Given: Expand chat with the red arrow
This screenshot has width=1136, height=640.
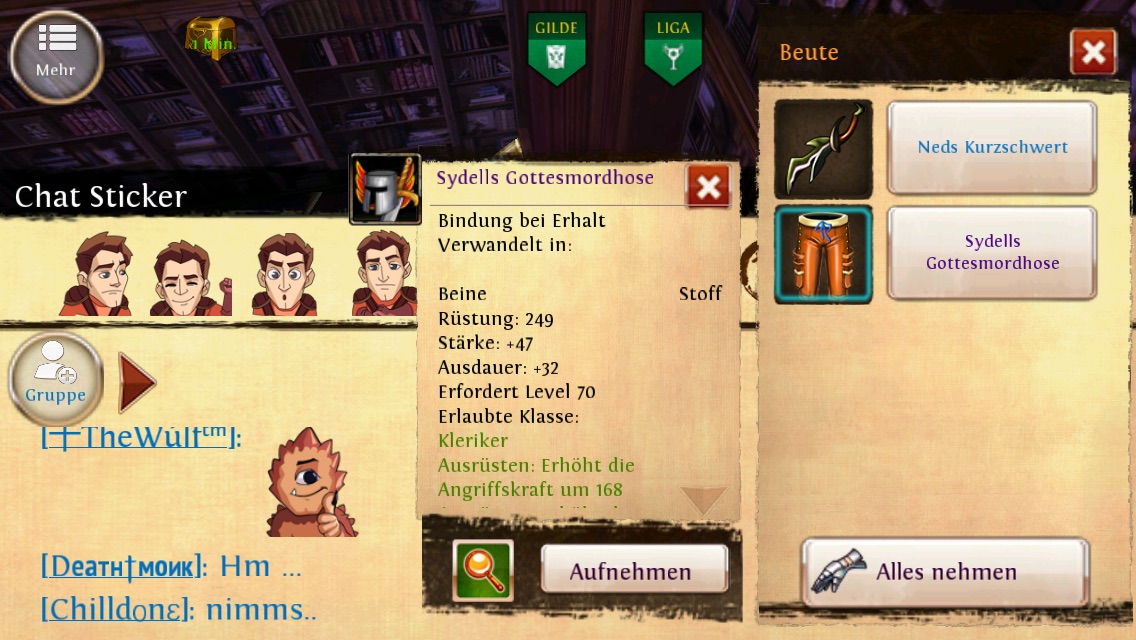Looking at the screenshot, I should (136, 382).
